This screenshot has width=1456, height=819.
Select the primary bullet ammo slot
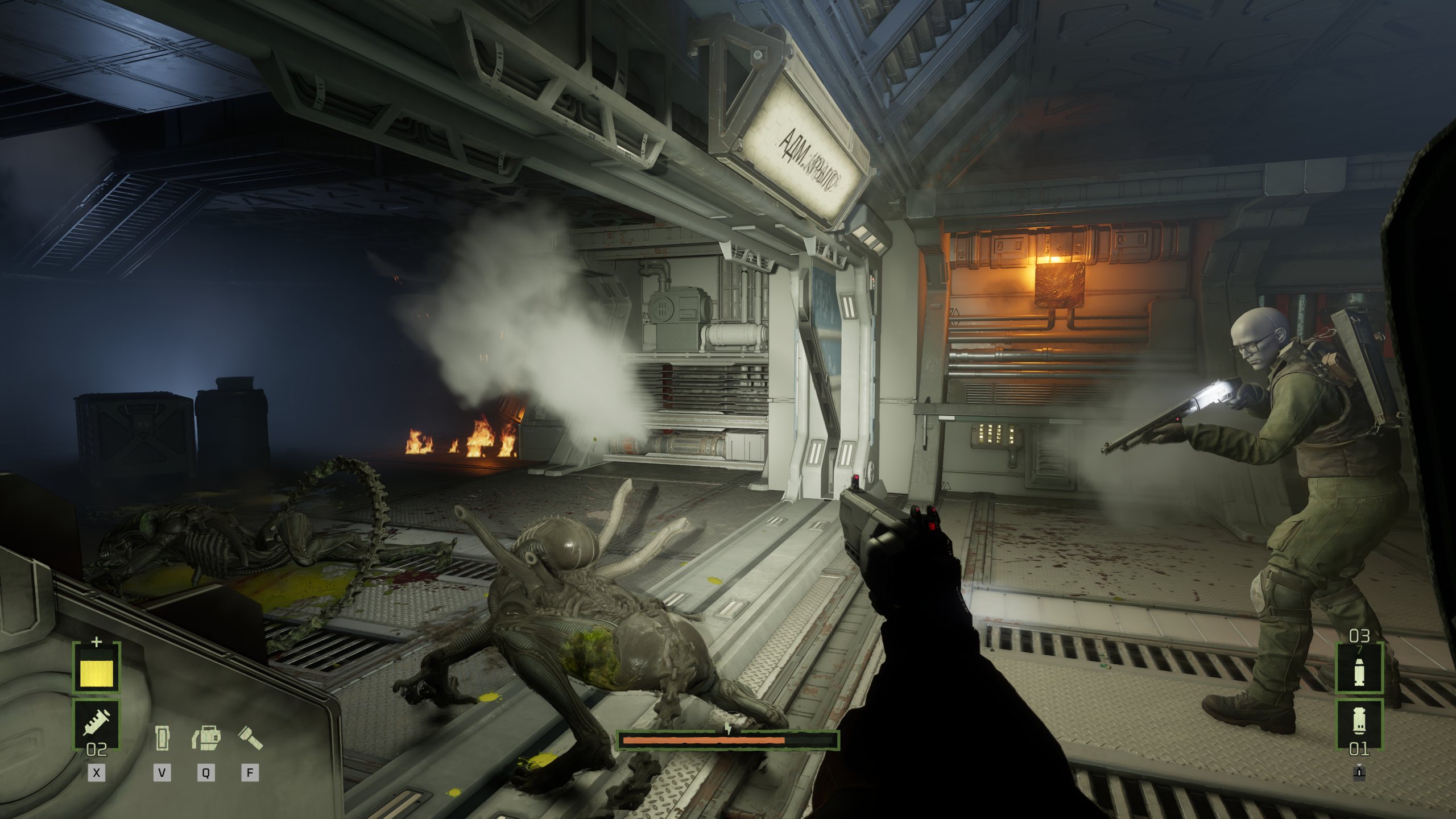1359,669
